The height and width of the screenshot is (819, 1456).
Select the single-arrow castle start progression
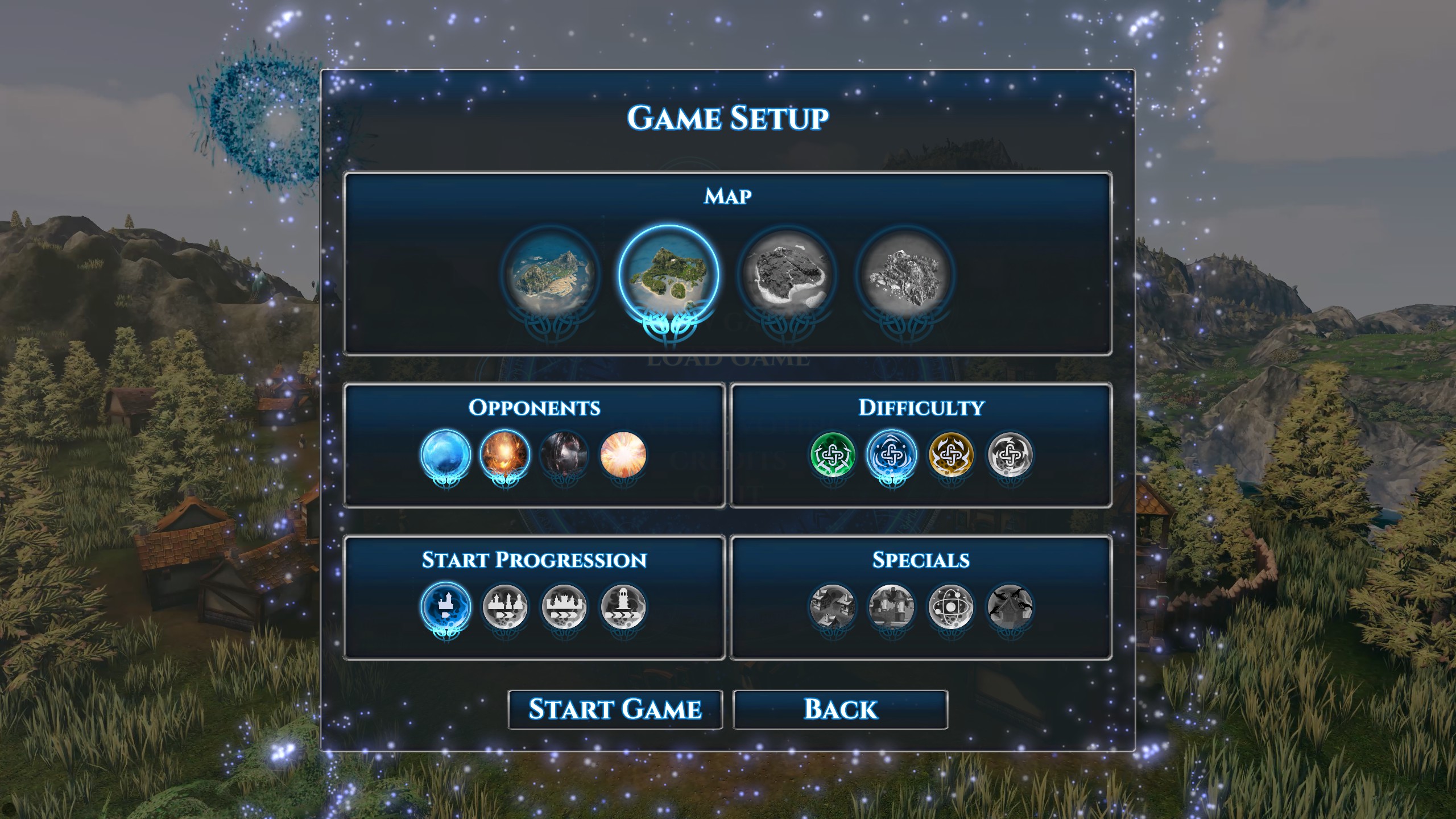446,607
